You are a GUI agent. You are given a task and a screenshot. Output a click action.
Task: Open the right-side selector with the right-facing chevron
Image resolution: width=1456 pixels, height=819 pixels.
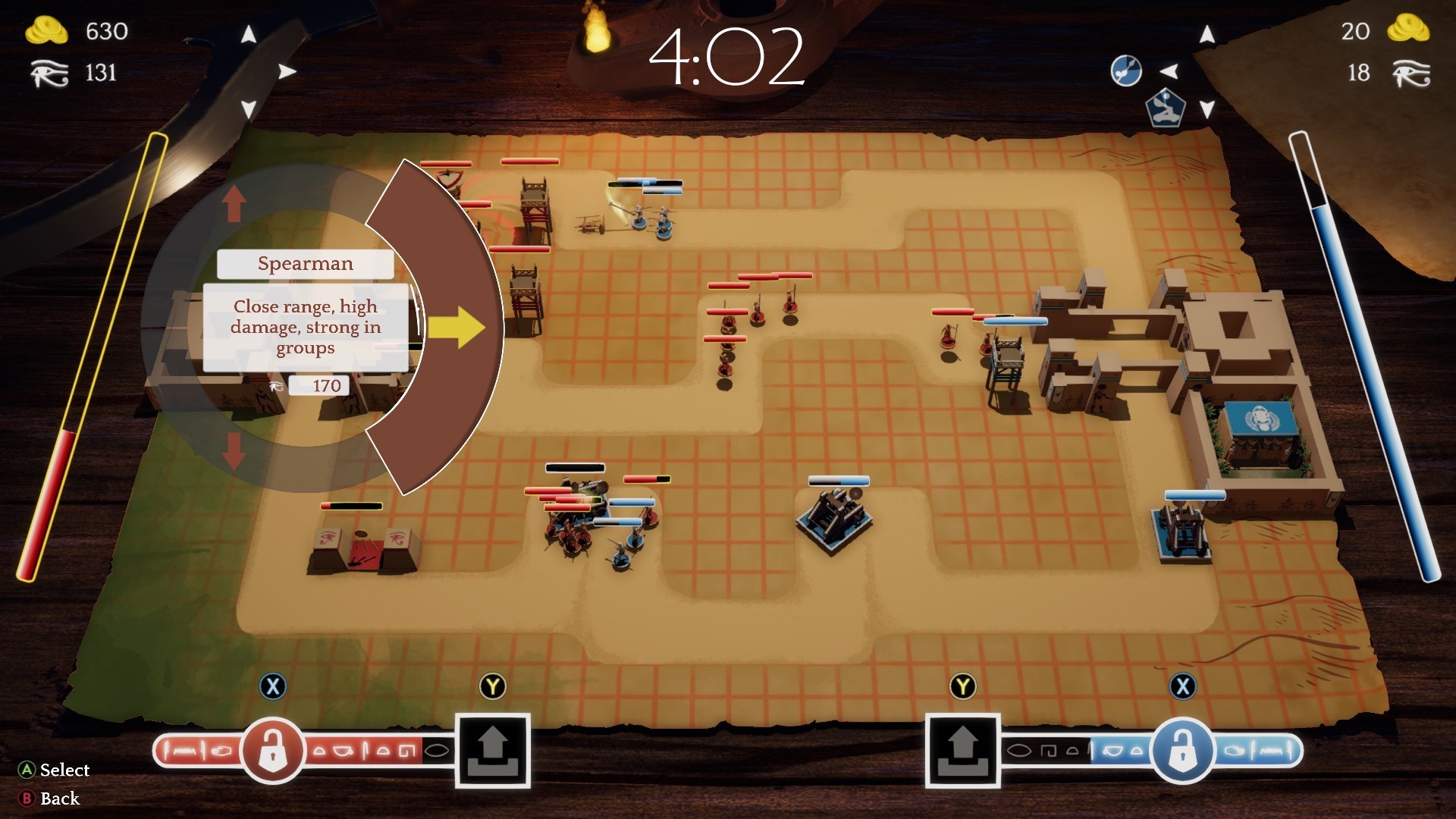pyautogui.click(x=287, y=71)
